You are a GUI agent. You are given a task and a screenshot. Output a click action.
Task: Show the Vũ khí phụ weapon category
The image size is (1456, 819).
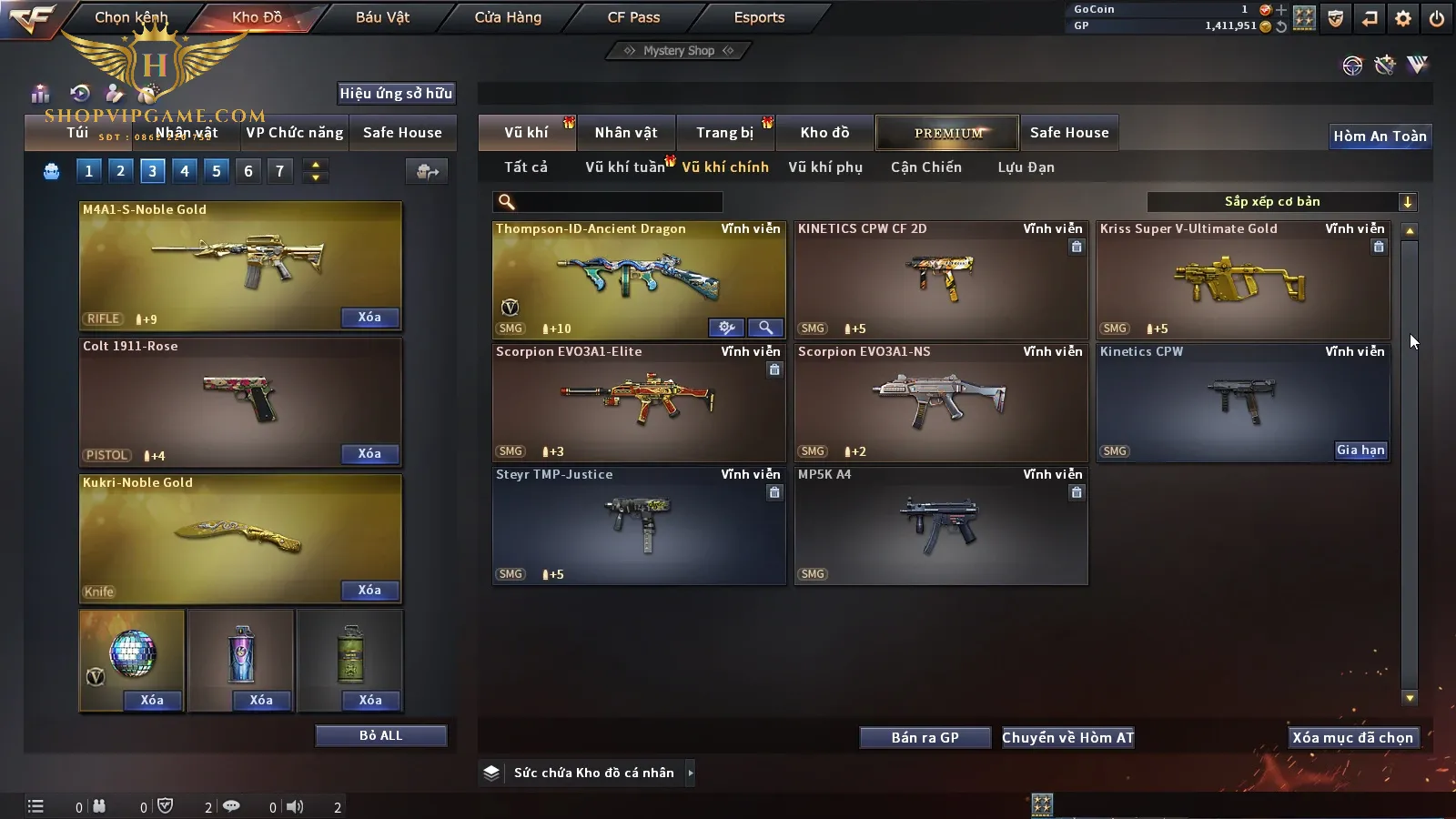coord(824,167)
